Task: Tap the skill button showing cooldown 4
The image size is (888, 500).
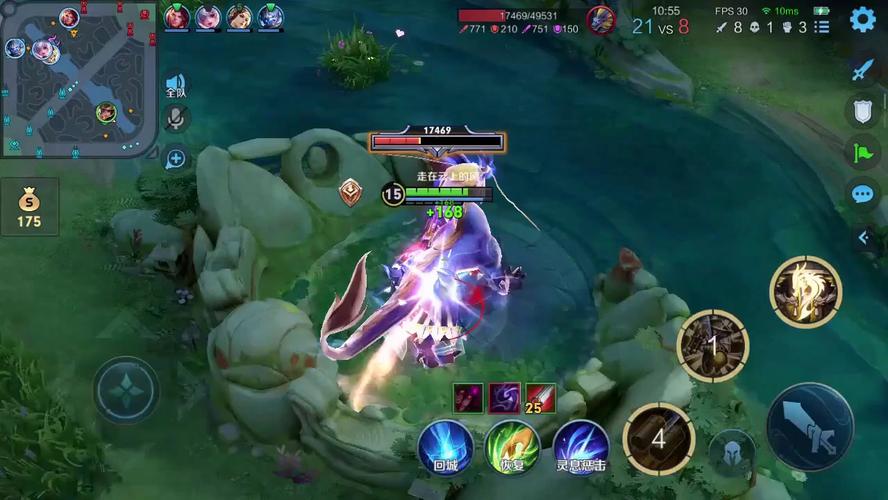Action: pyautogui.click(x=658, y=438)
